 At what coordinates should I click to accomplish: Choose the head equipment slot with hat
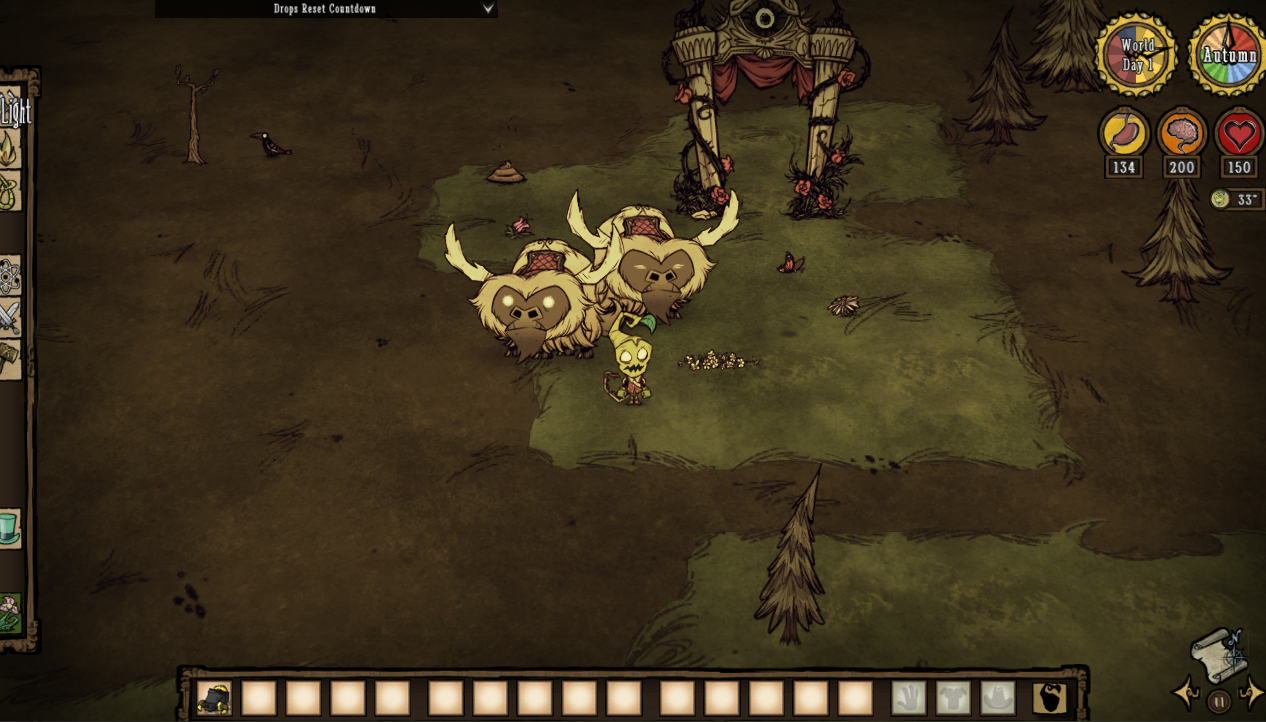click(997, 698)
